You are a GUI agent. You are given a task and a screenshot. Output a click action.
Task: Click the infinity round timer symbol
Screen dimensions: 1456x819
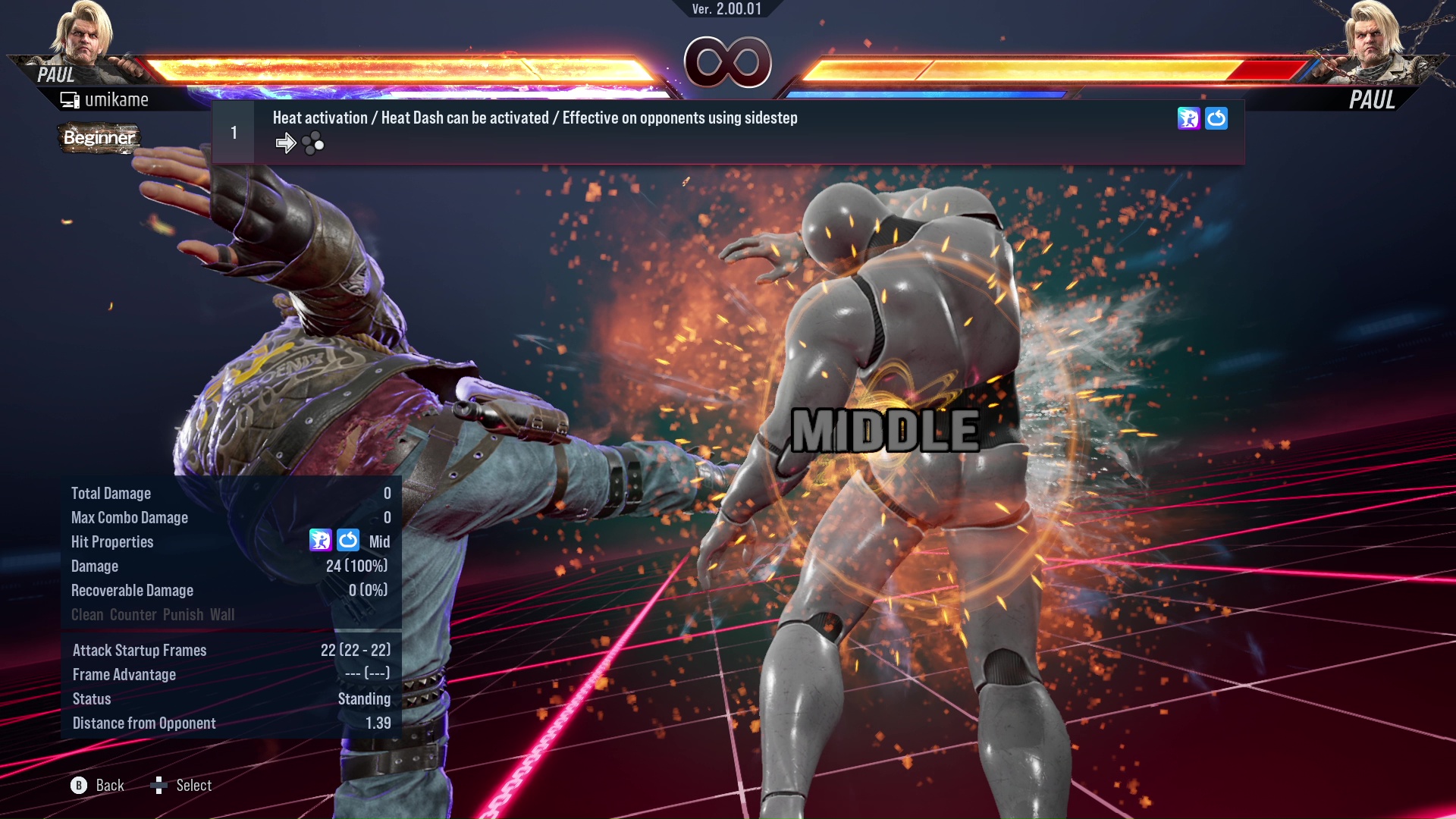tap(728, 63)
